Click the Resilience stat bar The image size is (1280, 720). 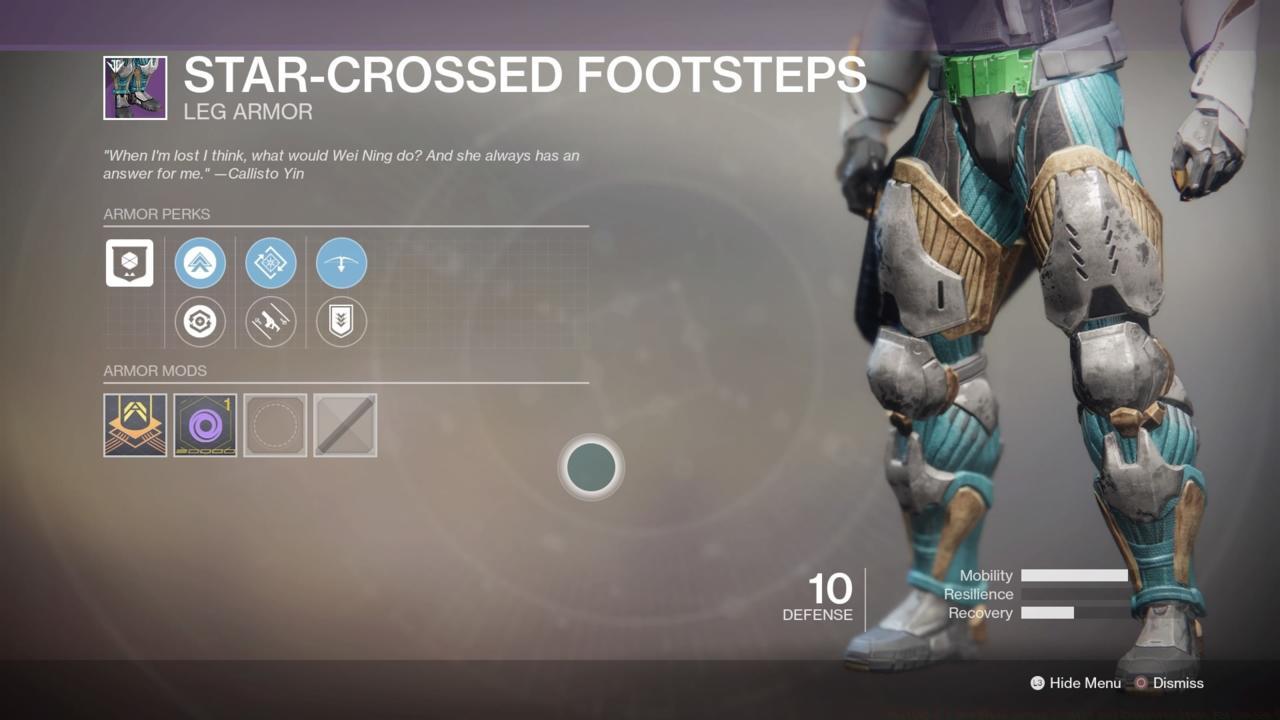[x=1075, y=594]
